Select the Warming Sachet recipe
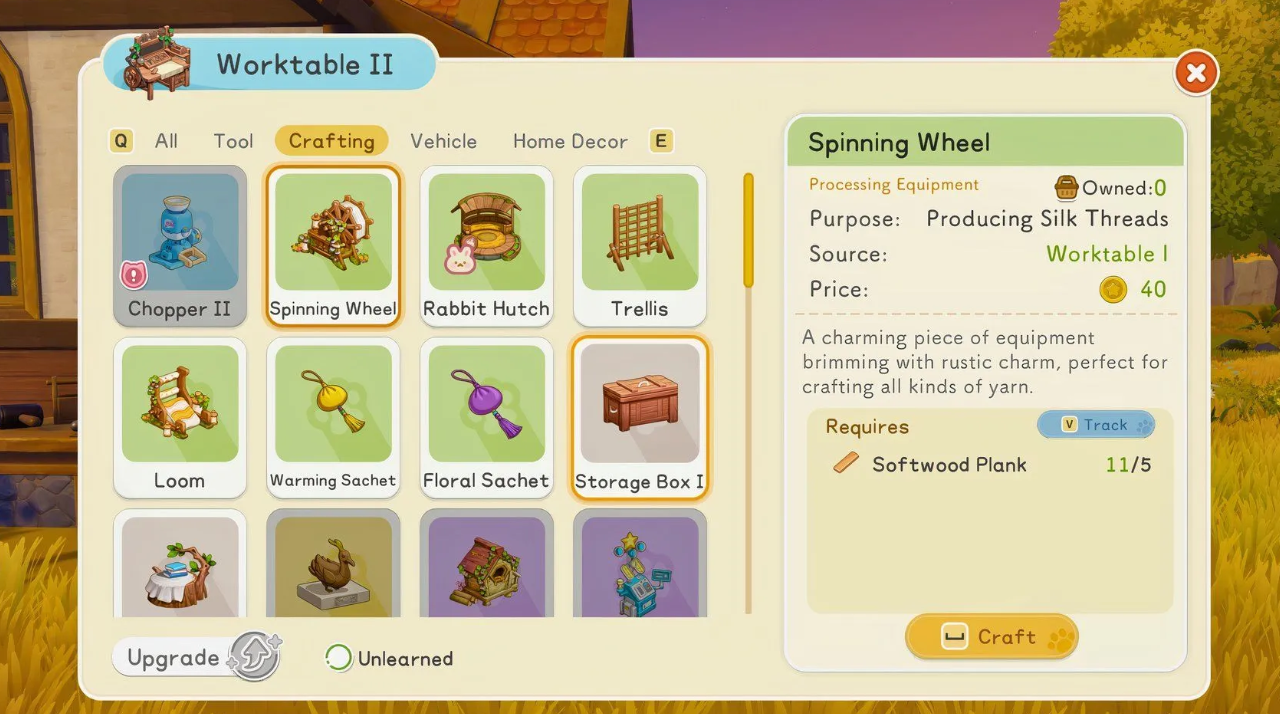The width and height of the screenshot is (1280, 714). 333,417
